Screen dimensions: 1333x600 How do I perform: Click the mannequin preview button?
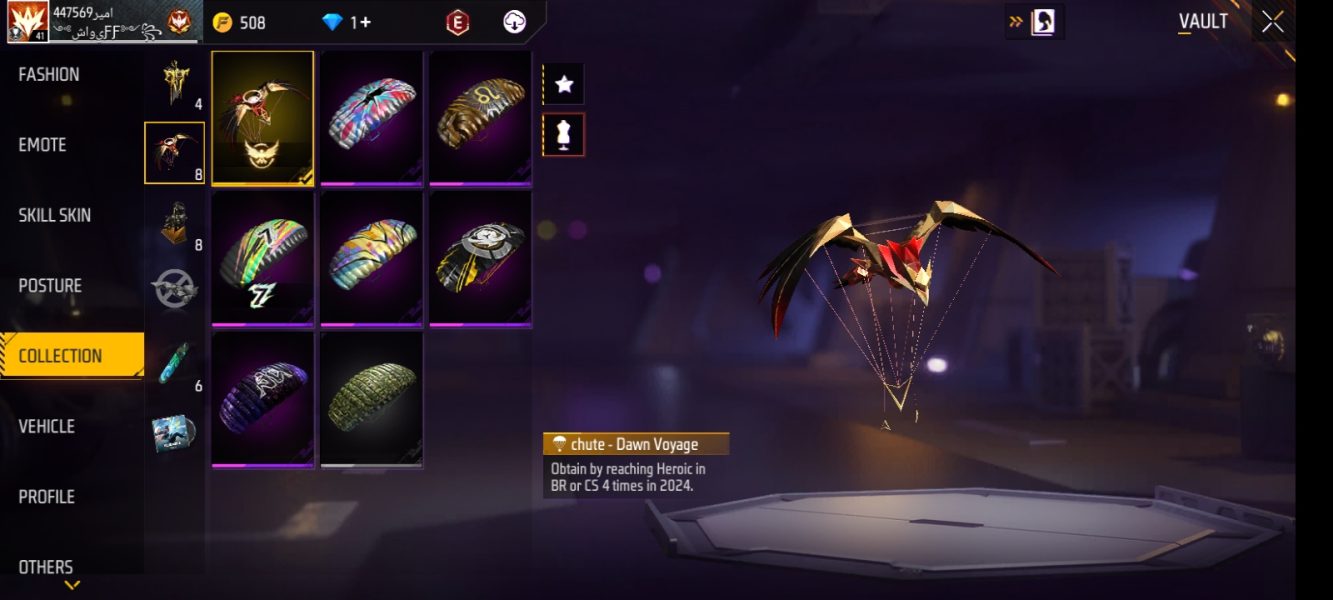pyautogui.click(x=564, y=135)
